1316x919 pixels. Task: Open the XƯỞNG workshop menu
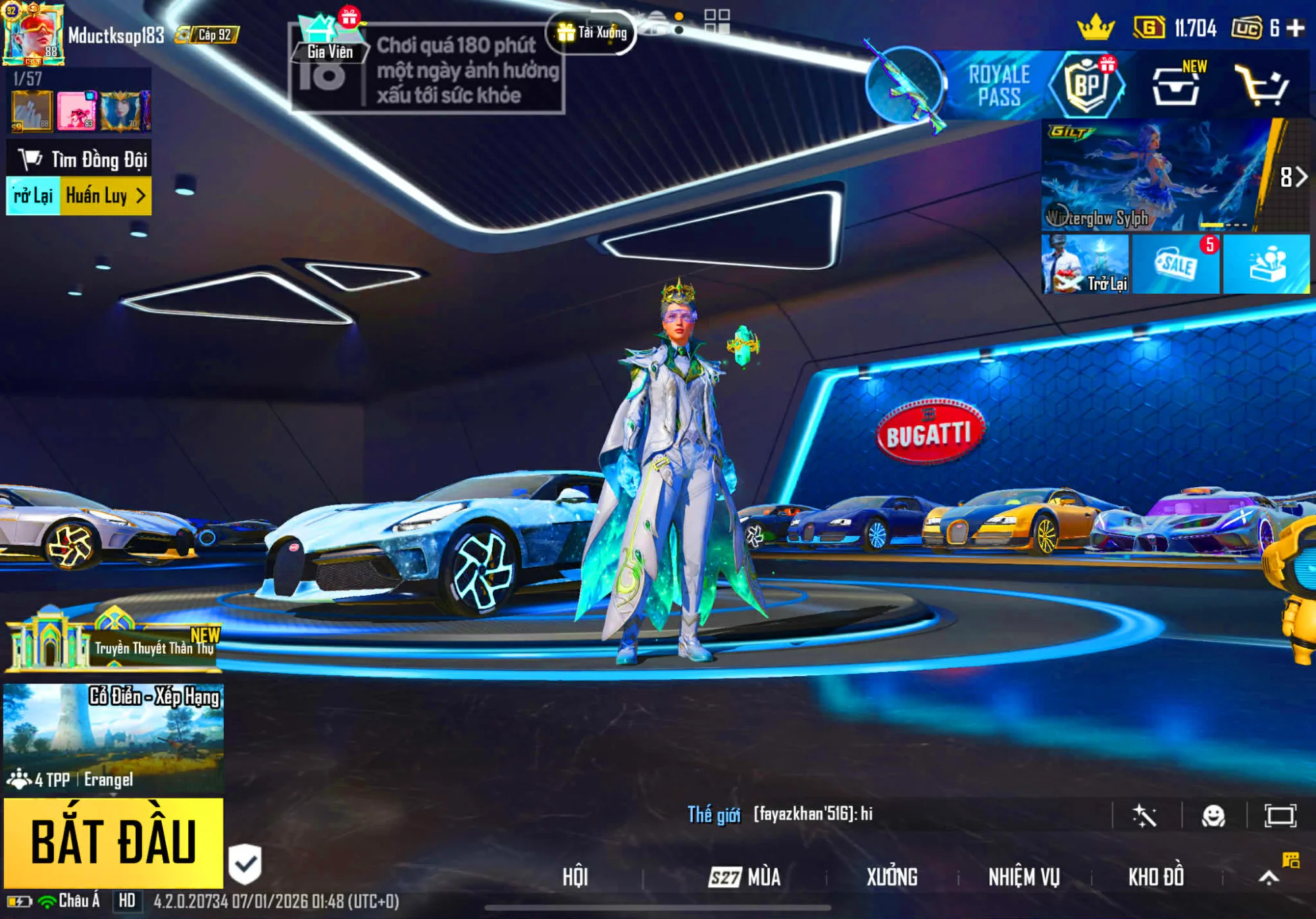click(x=892, y=877)
